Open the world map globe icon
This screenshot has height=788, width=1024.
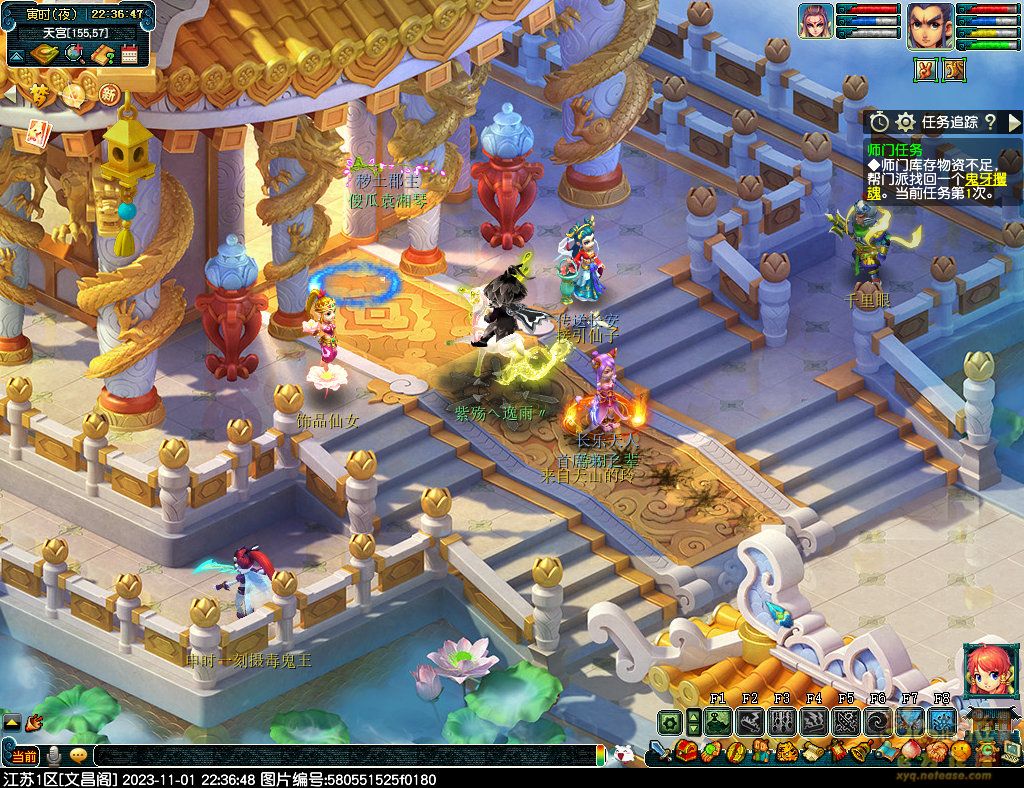(x=73, y=55)
